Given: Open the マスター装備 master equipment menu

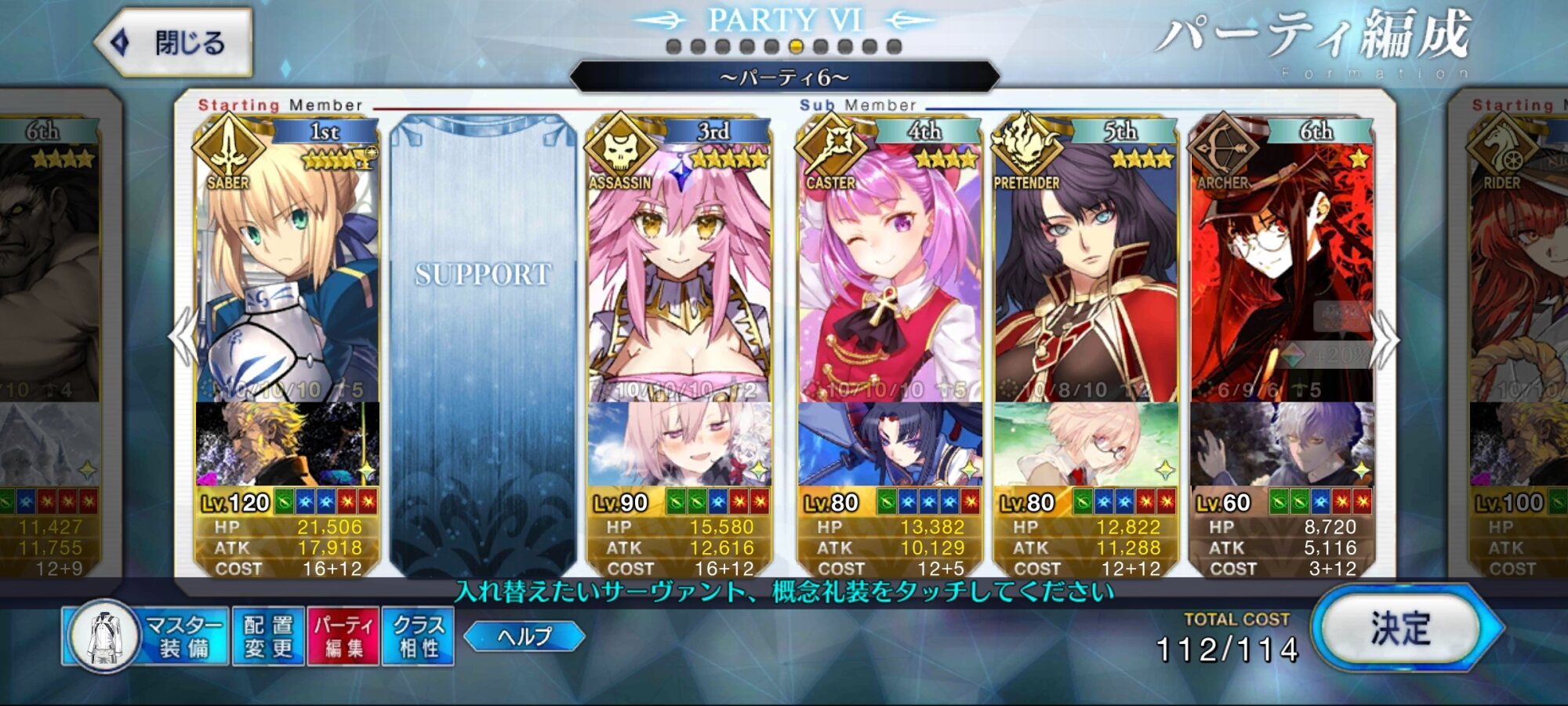Looking at the screenshot, I should click(147, 636).
